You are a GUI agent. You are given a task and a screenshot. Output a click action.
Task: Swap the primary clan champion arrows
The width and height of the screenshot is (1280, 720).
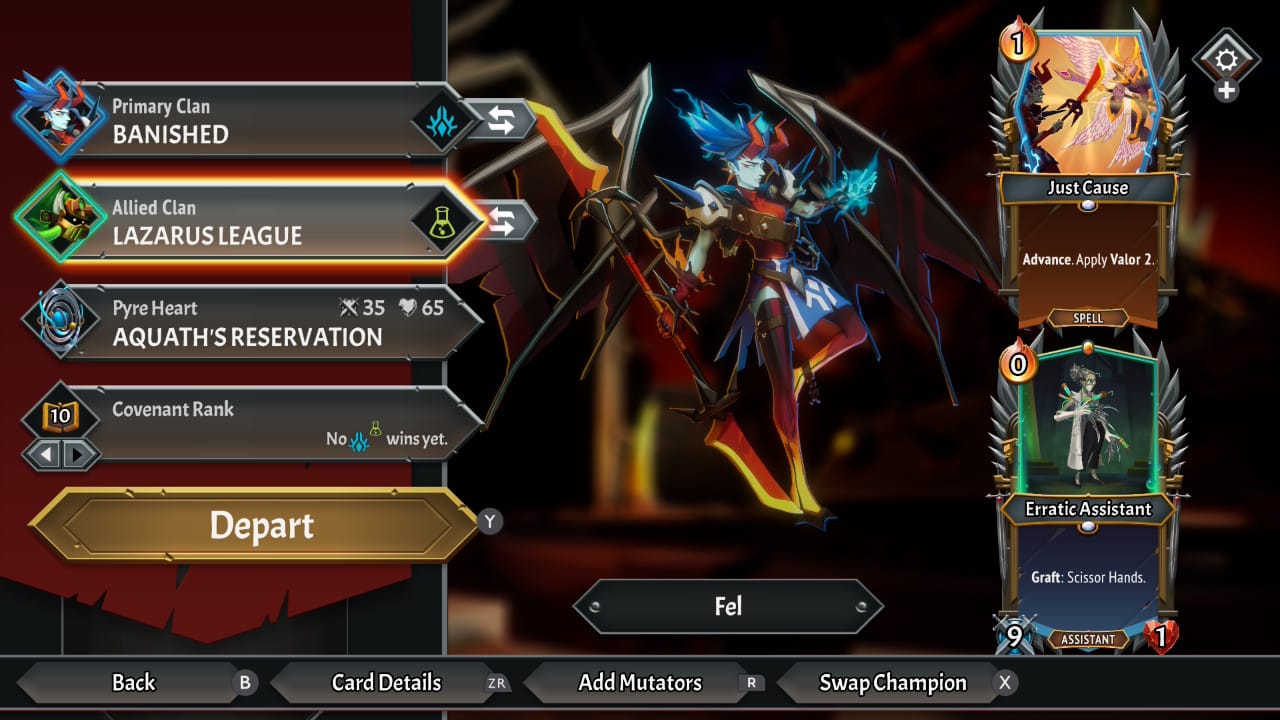coord(502,120)
